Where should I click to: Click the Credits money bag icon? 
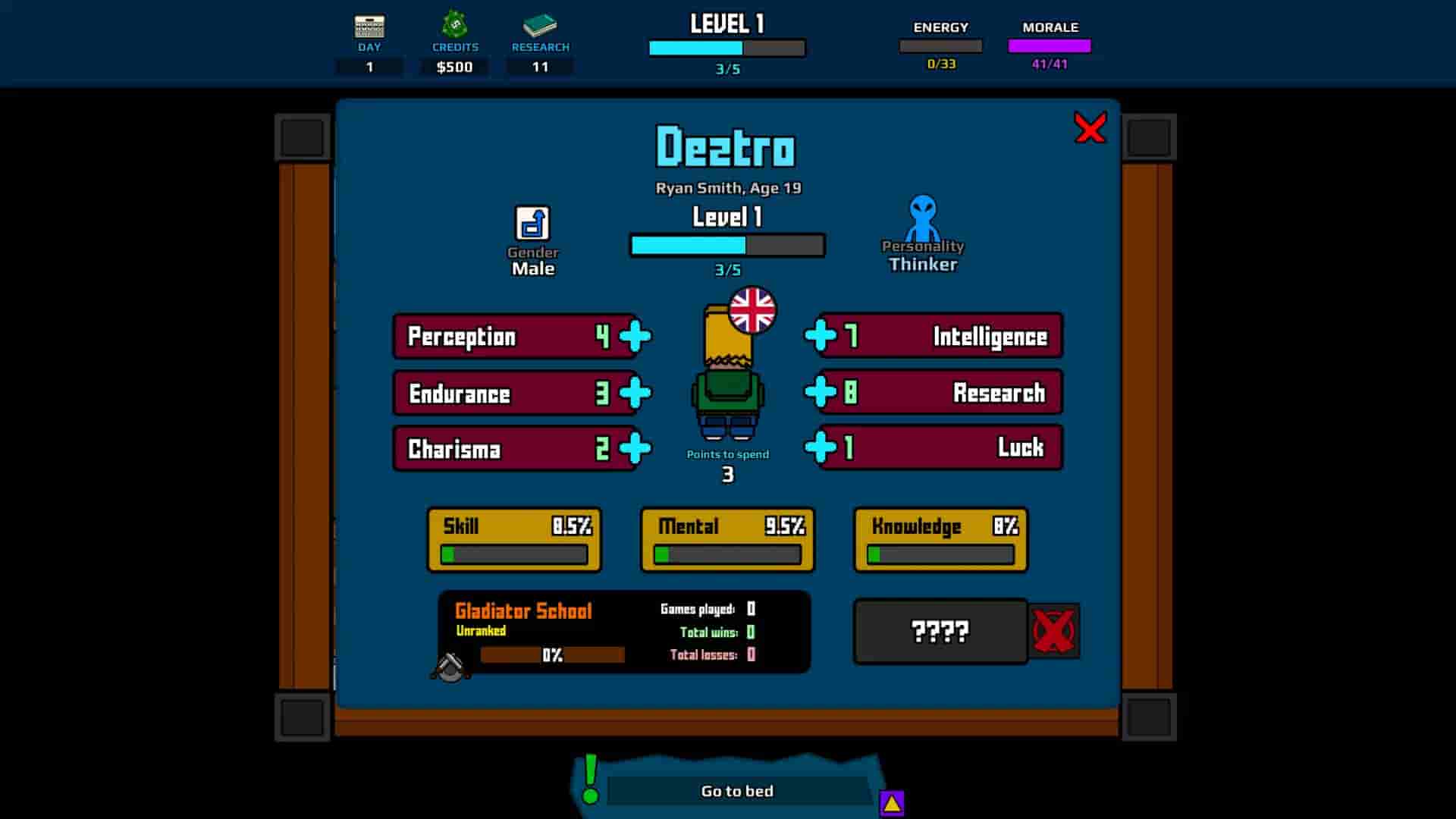(x=454, y=25)
